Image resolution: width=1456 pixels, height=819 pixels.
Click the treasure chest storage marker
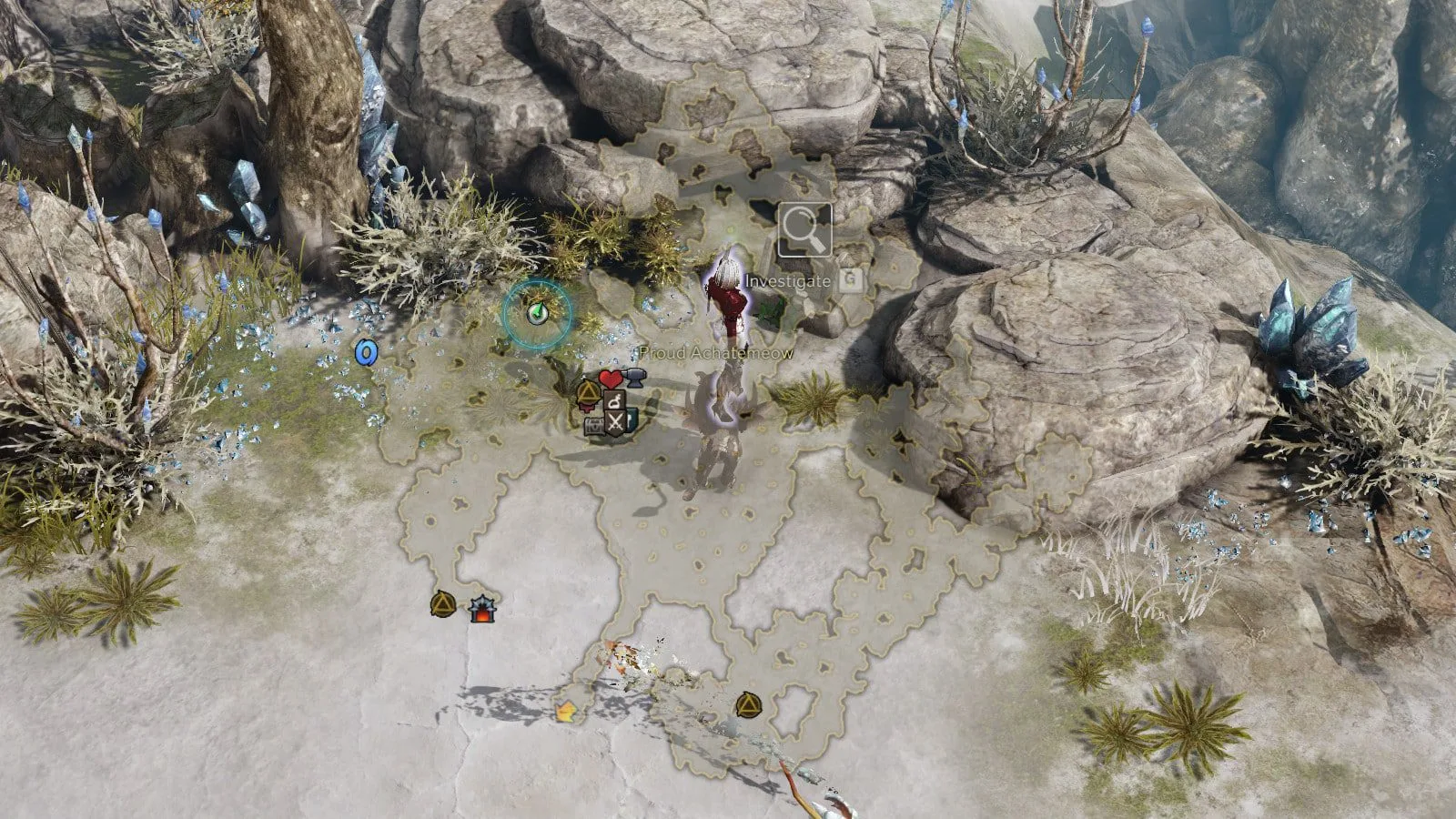click(x=595, y=425)
